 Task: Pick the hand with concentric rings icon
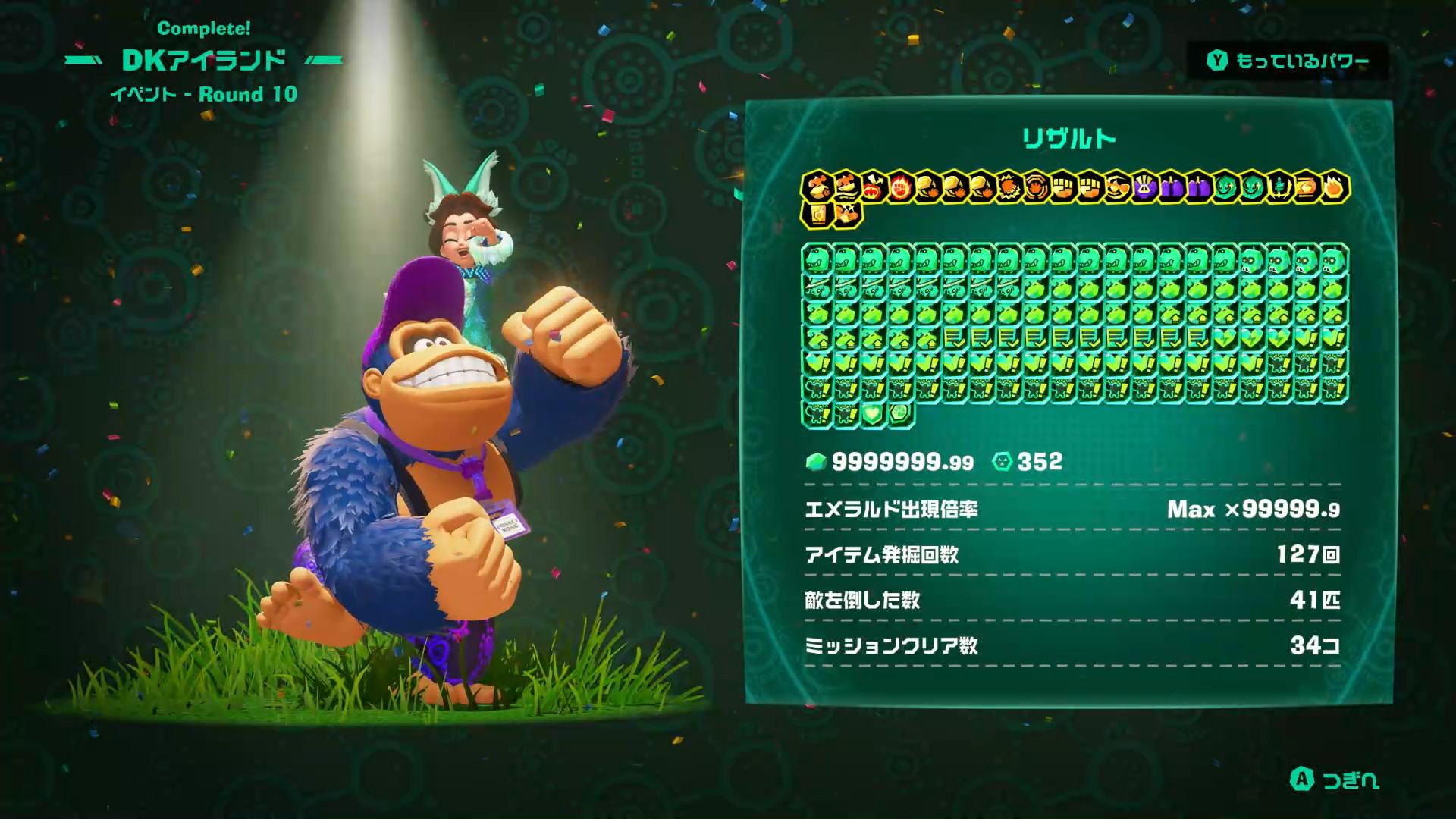(1036, 187)
